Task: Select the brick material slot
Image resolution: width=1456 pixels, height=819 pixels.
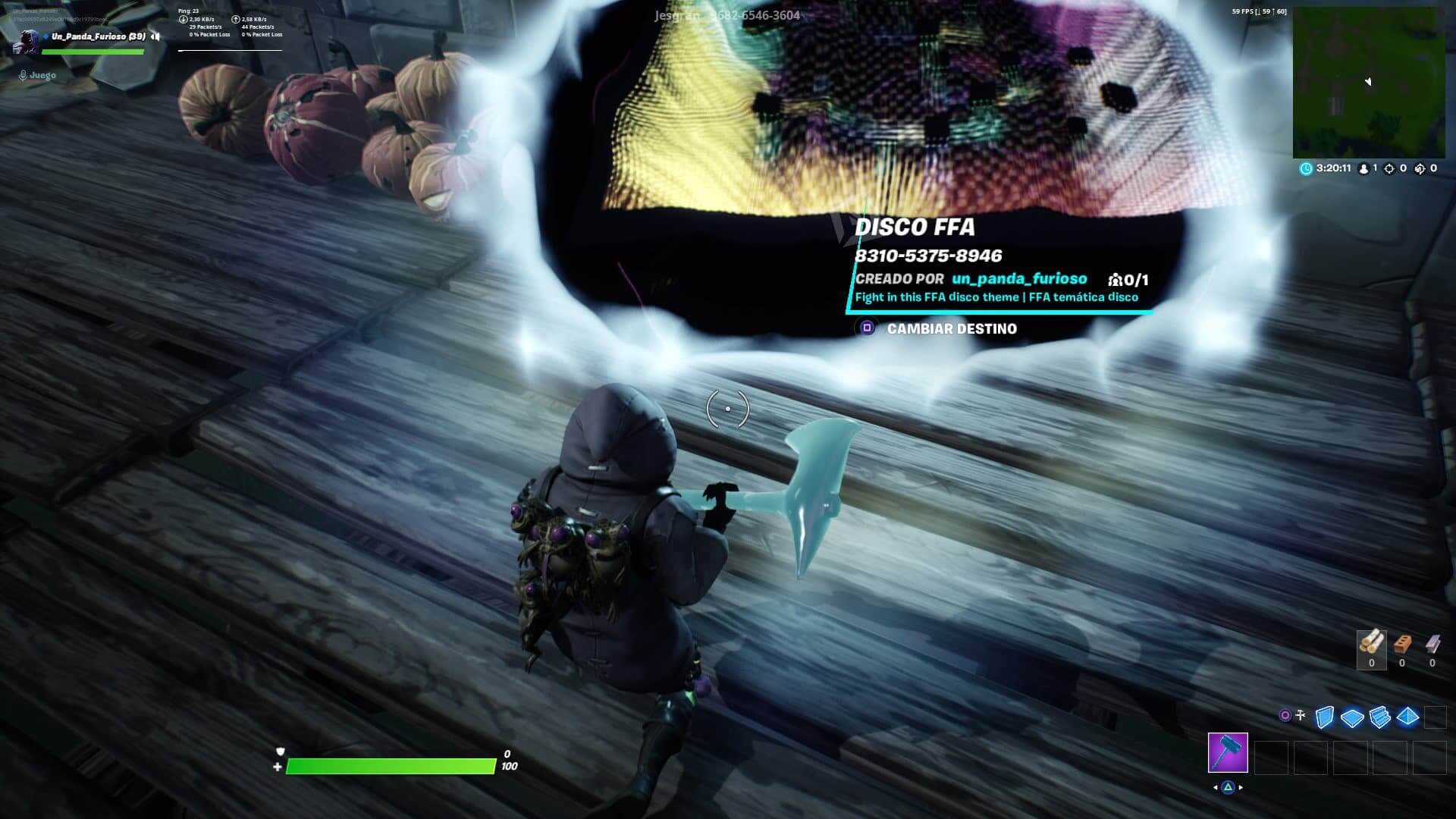Action: point(1401,645)
